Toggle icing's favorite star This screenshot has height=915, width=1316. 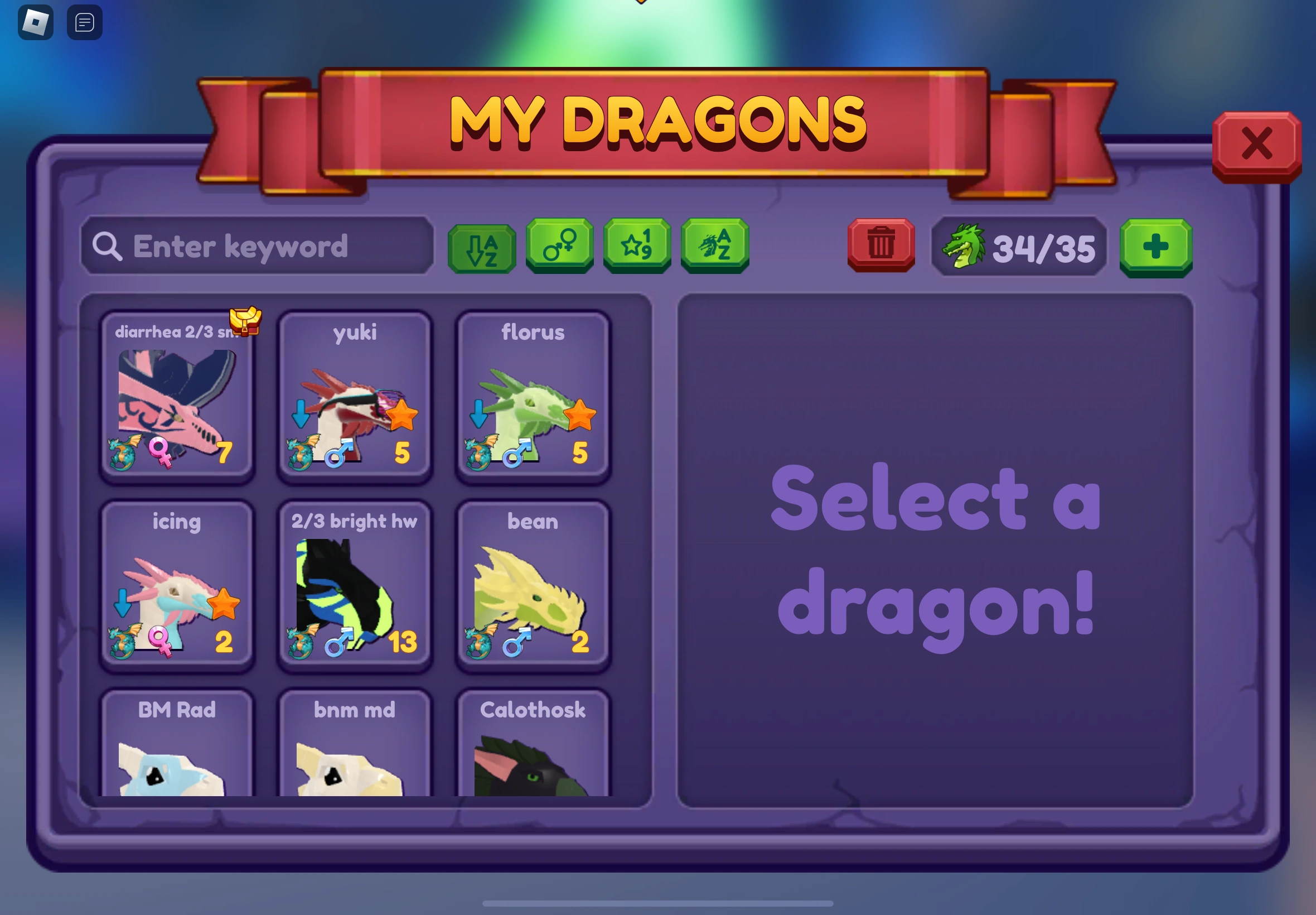point(226,604)
